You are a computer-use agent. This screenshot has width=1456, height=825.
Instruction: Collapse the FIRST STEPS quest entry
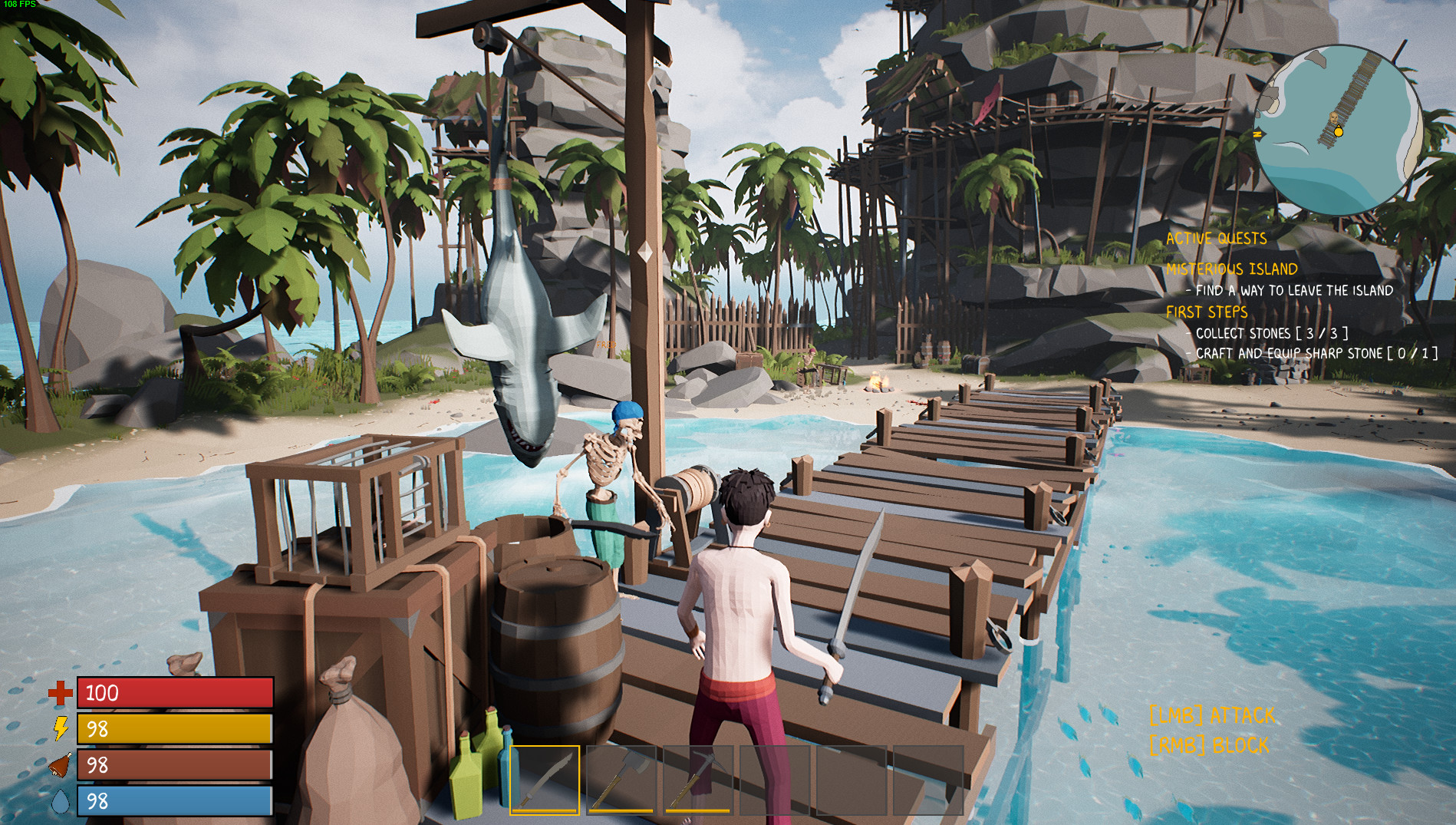(1206, 312)
